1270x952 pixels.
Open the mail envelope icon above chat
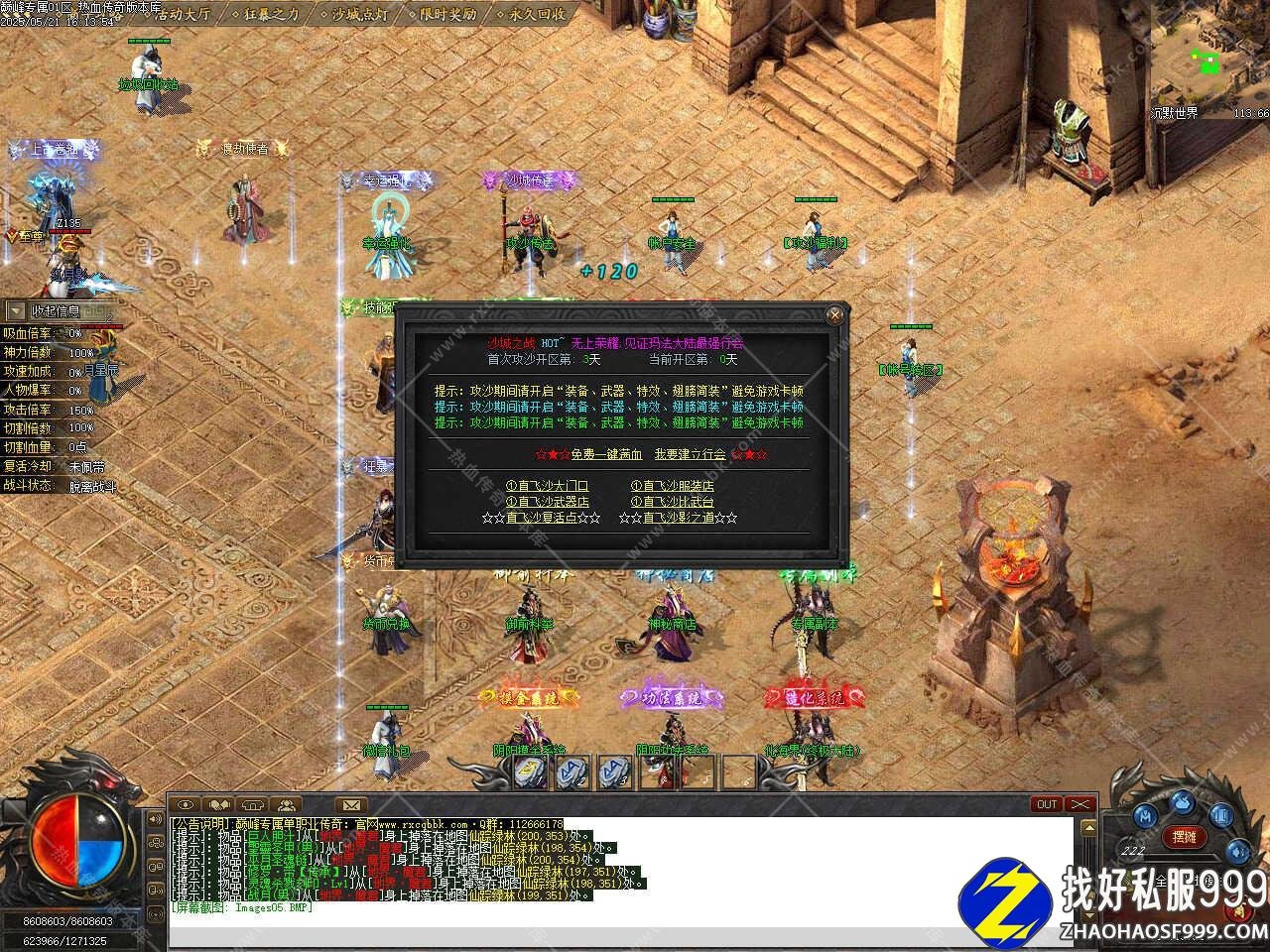[350, 804]
